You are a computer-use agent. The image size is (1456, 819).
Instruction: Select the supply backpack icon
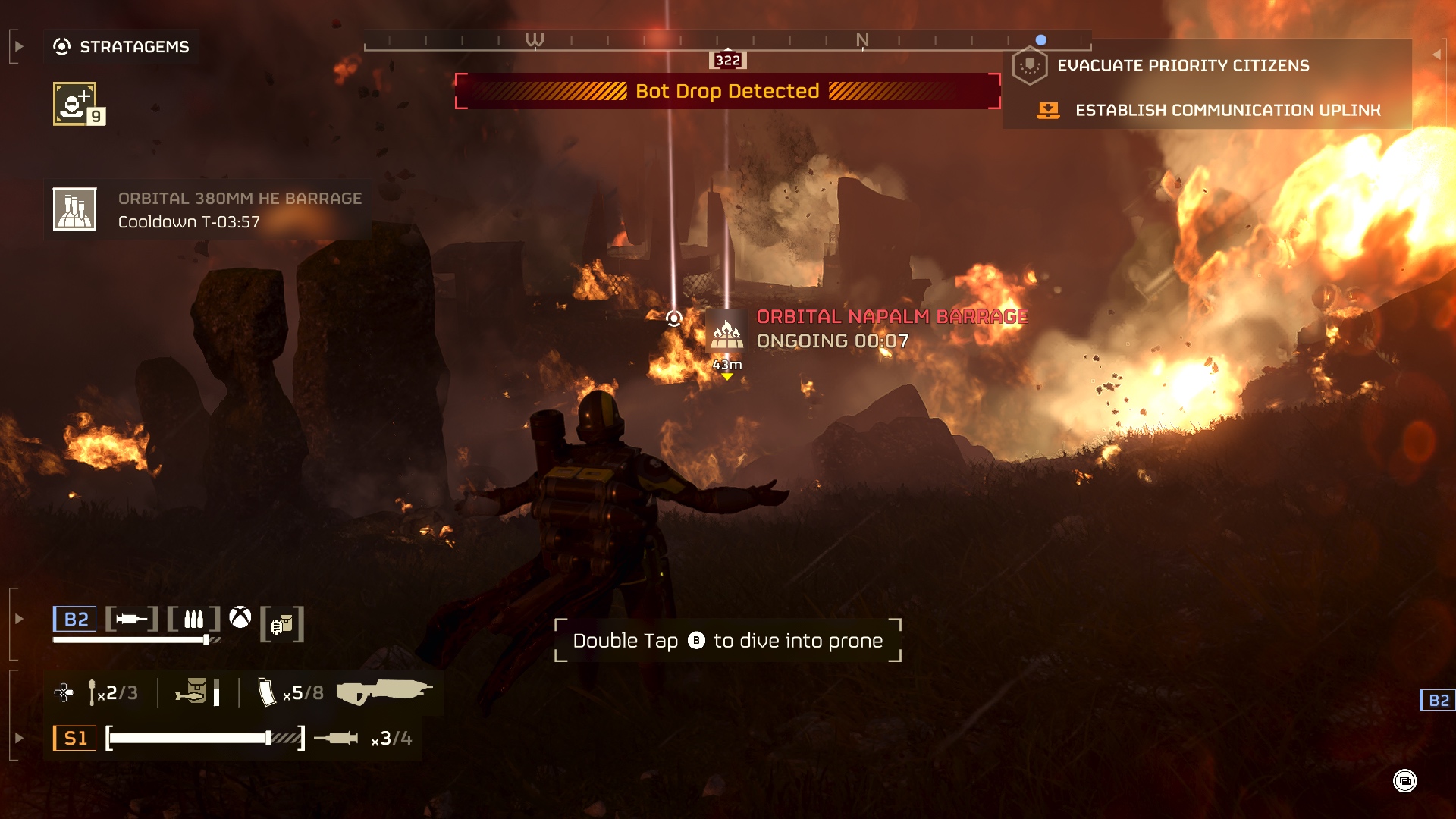coord(282,624)
